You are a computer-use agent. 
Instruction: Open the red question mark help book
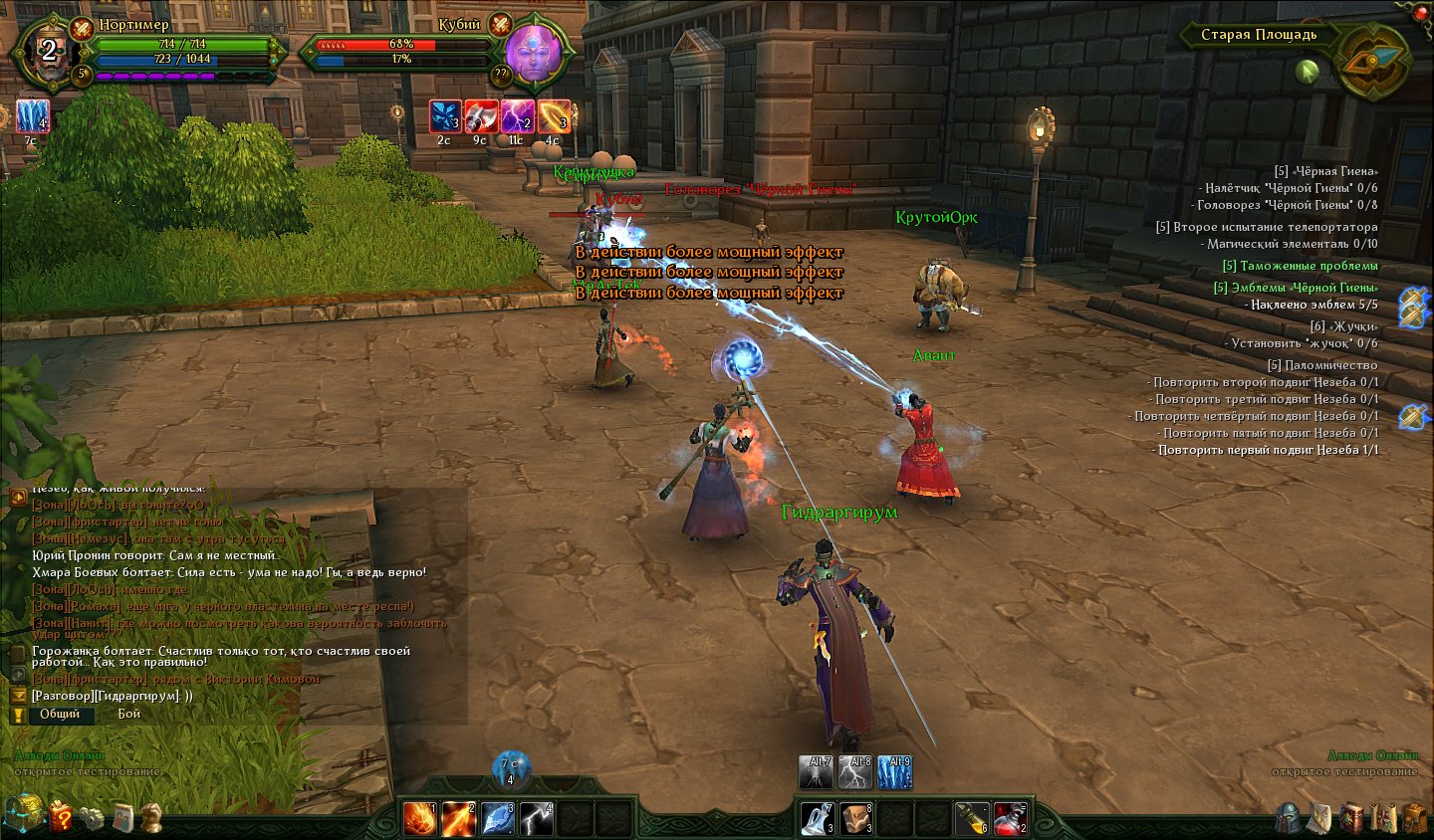[61, 816]
